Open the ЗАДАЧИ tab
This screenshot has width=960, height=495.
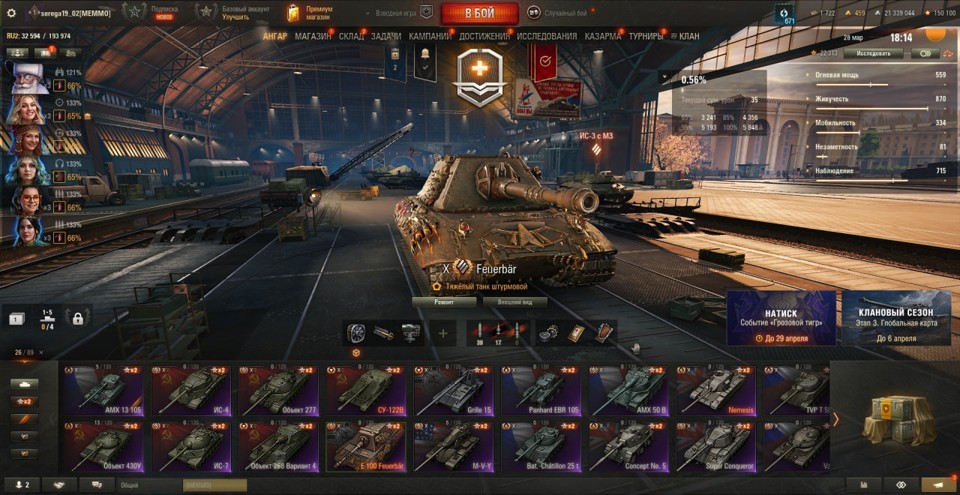[x=386, y=36]
